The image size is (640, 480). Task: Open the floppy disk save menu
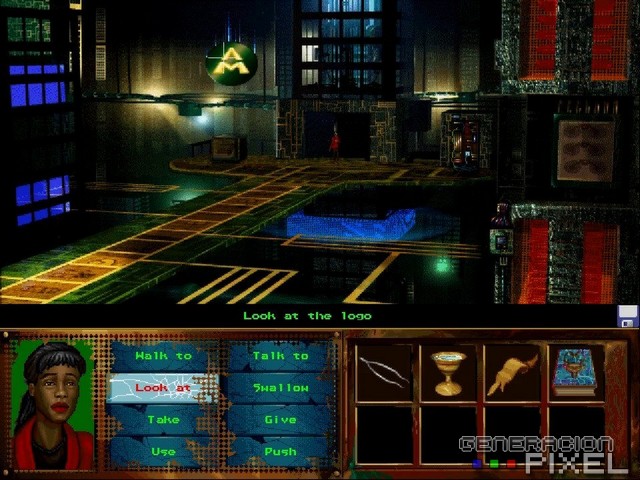(x=628, y=317)
